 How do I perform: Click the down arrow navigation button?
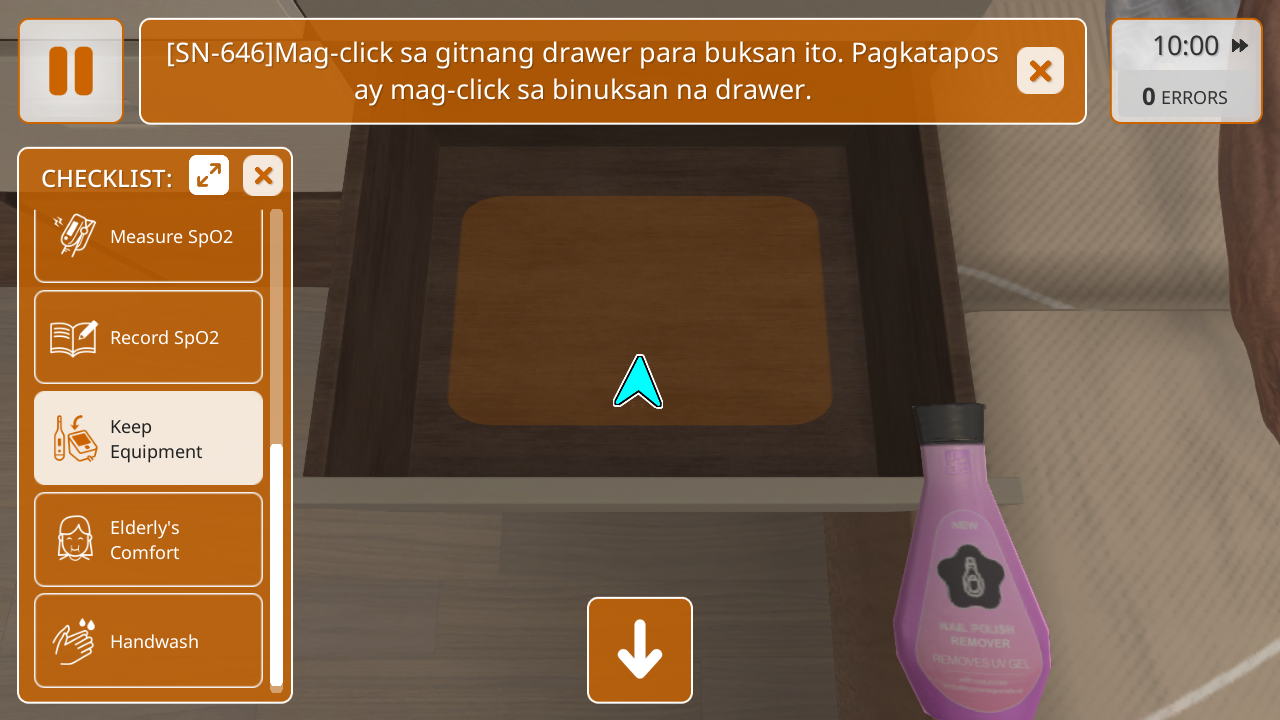pyautogui.click(x=640, y=650)
